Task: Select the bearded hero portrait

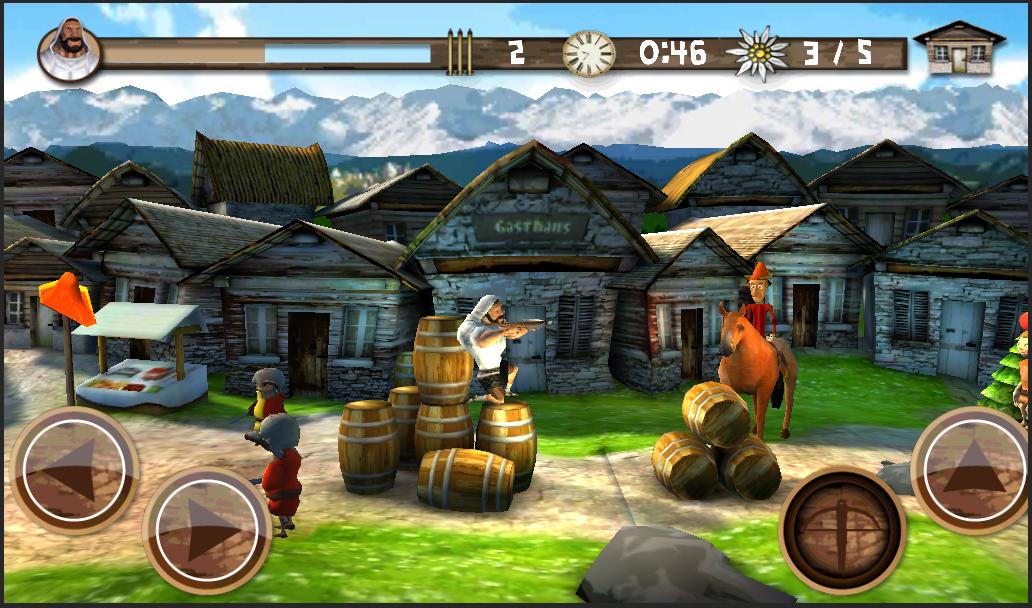Action: point(68,48)
